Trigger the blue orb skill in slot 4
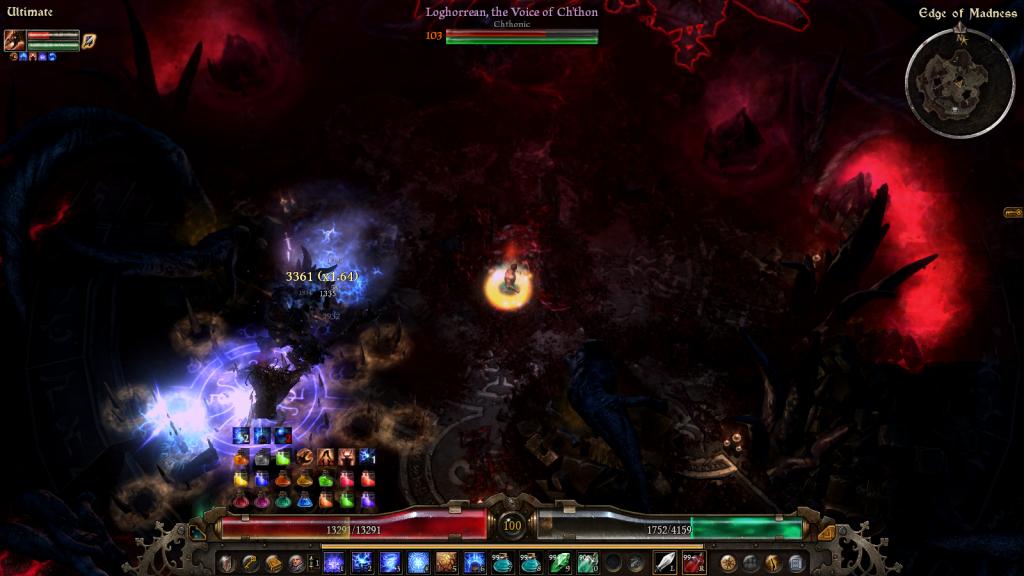Image resolution: width=1024 pixels, height=576 pixels. tap(418, 562)
